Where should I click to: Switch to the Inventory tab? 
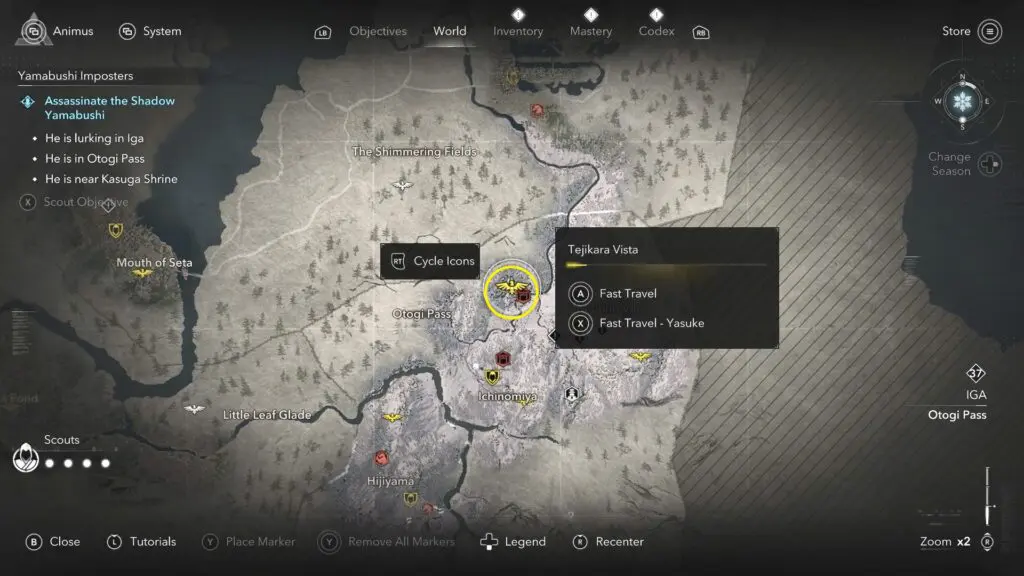click(x=518, y=31)
